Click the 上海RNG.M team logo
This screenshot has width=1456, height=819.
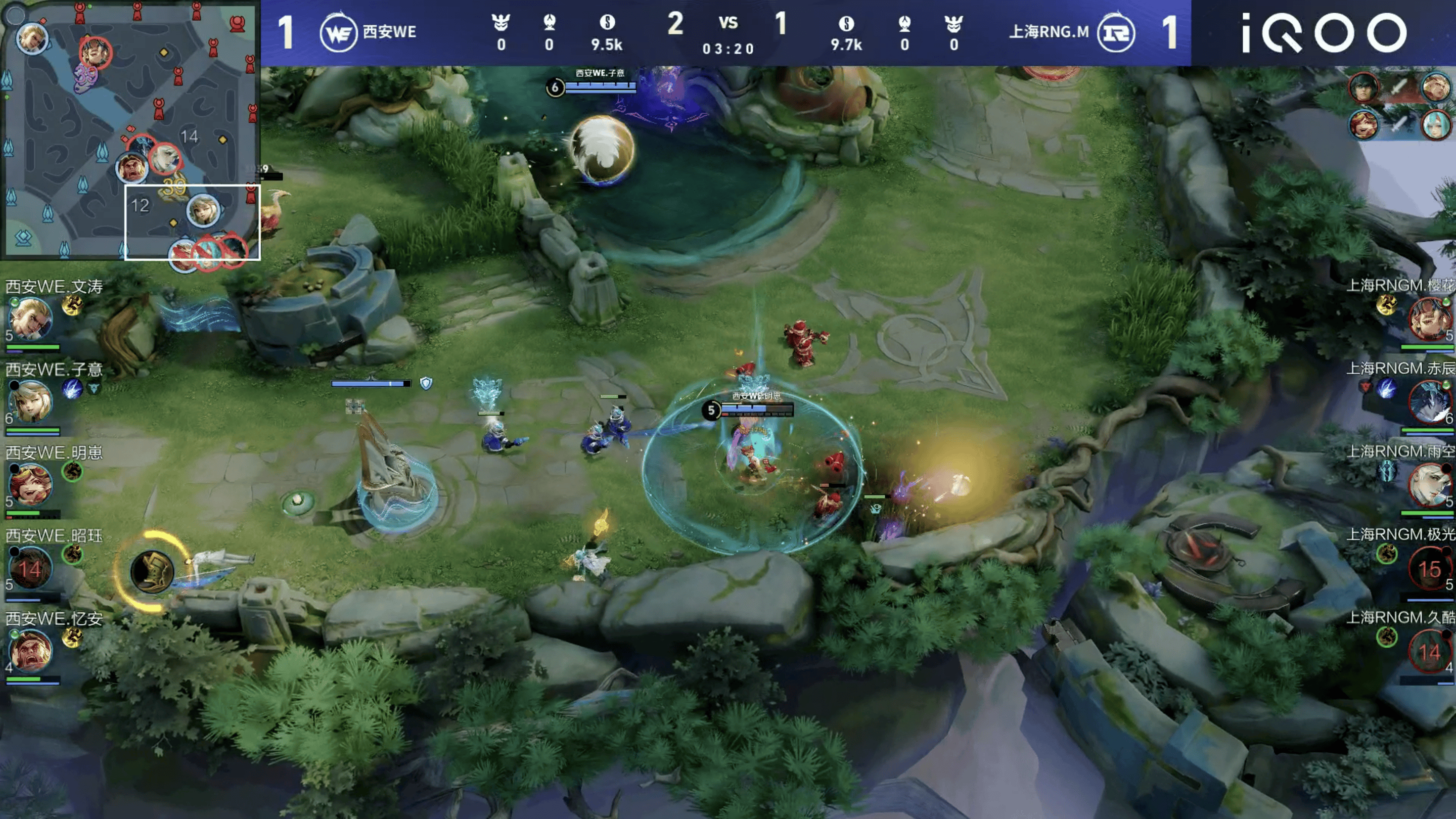[x=1116, y=33]
